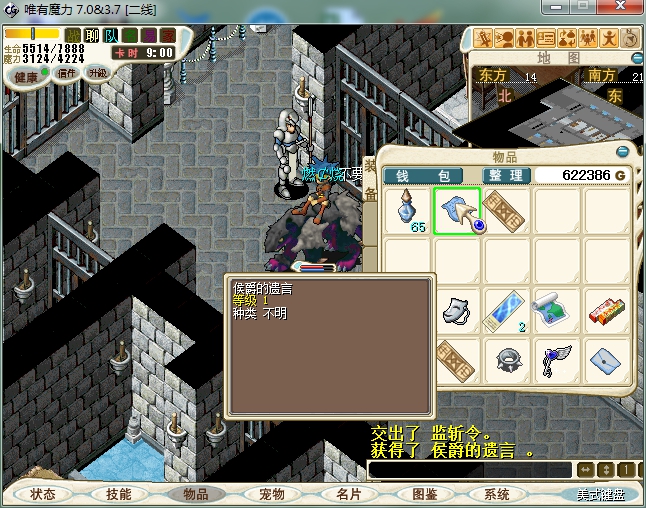The height and width of the screenshot is (508, 646).
Task: Click the 整理 sort button in inventory
Action: click(x=505, y=176)
